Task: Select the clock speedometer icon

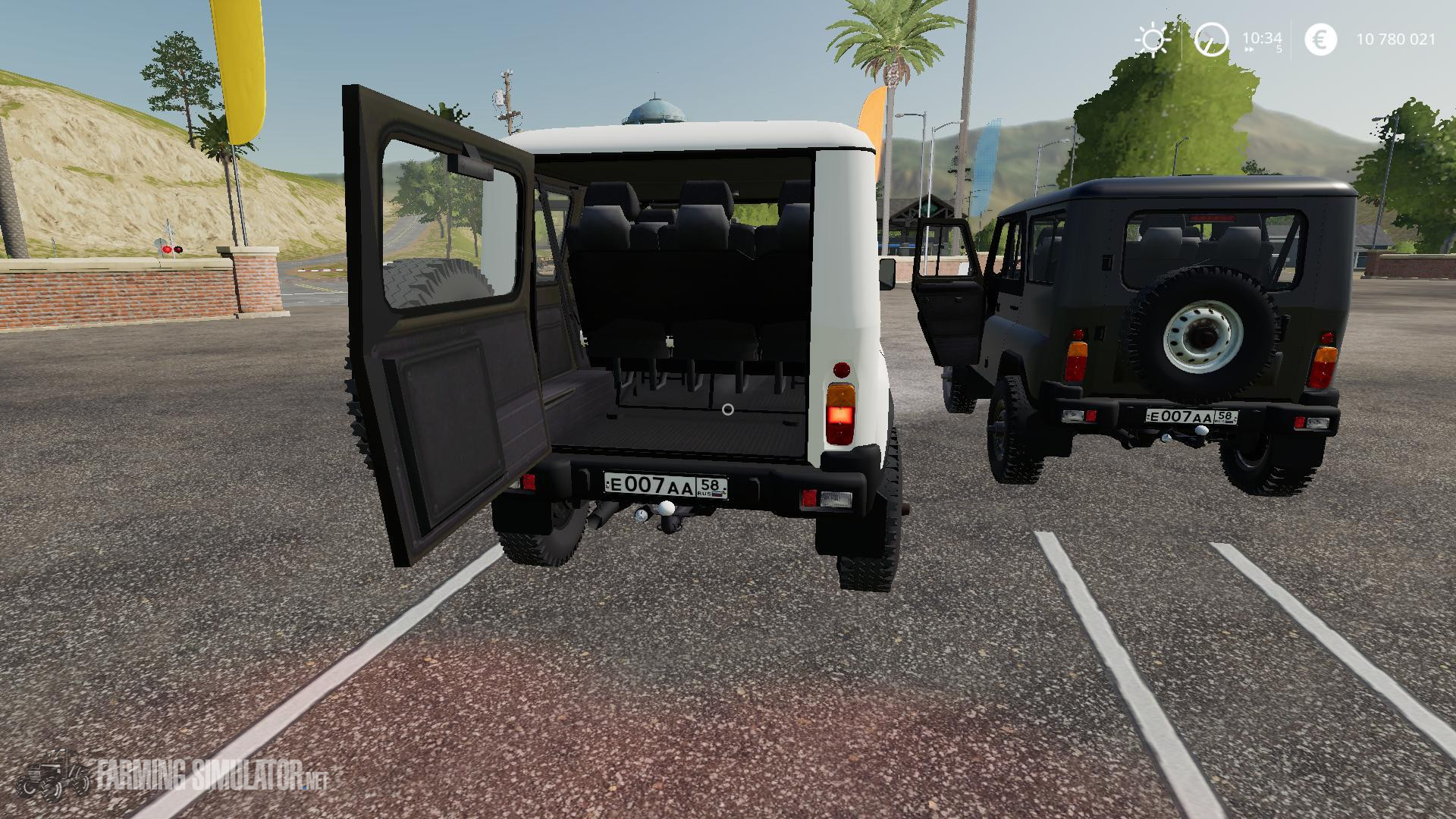Action: point(1211,39)
